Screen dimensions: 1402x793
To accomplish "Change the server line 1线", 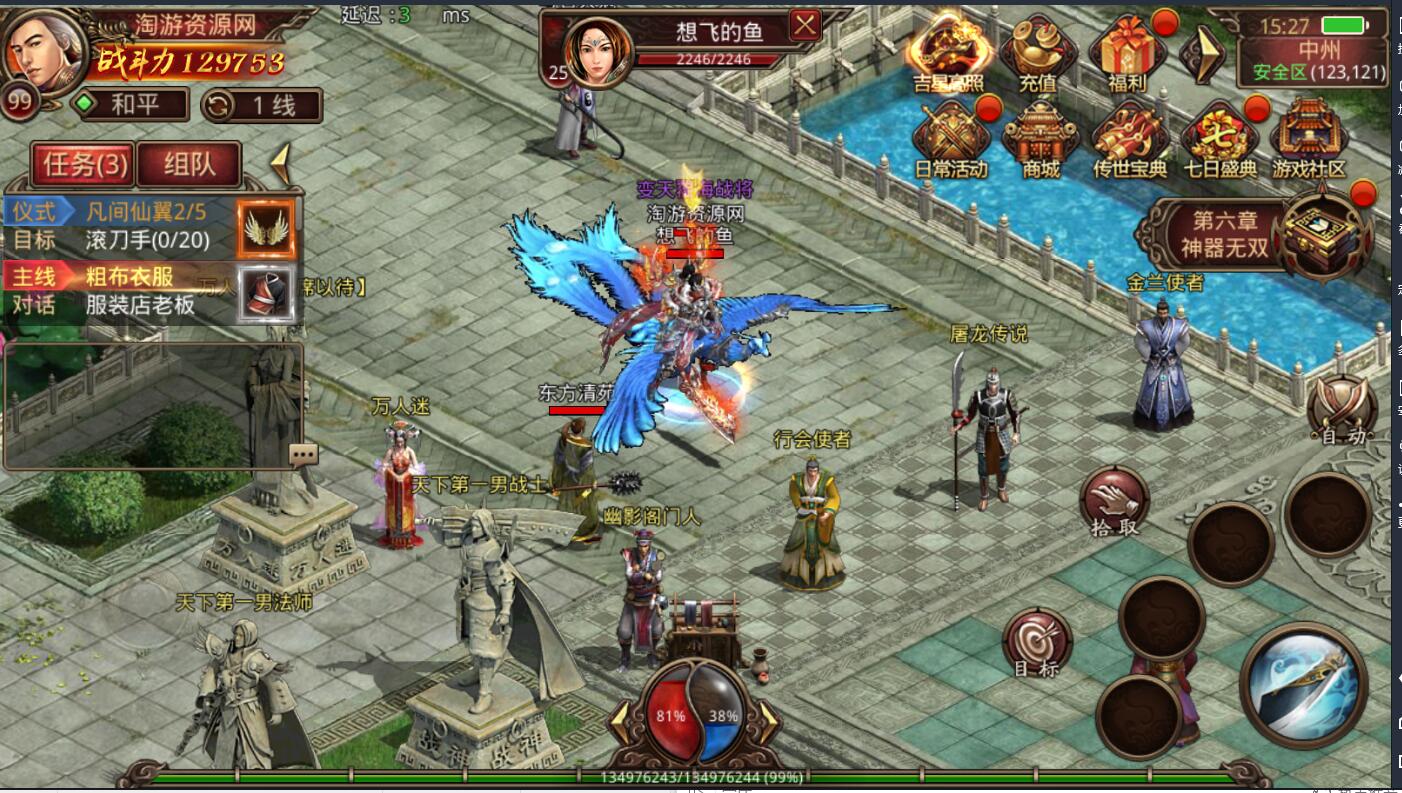I will (x=262, y=105).
